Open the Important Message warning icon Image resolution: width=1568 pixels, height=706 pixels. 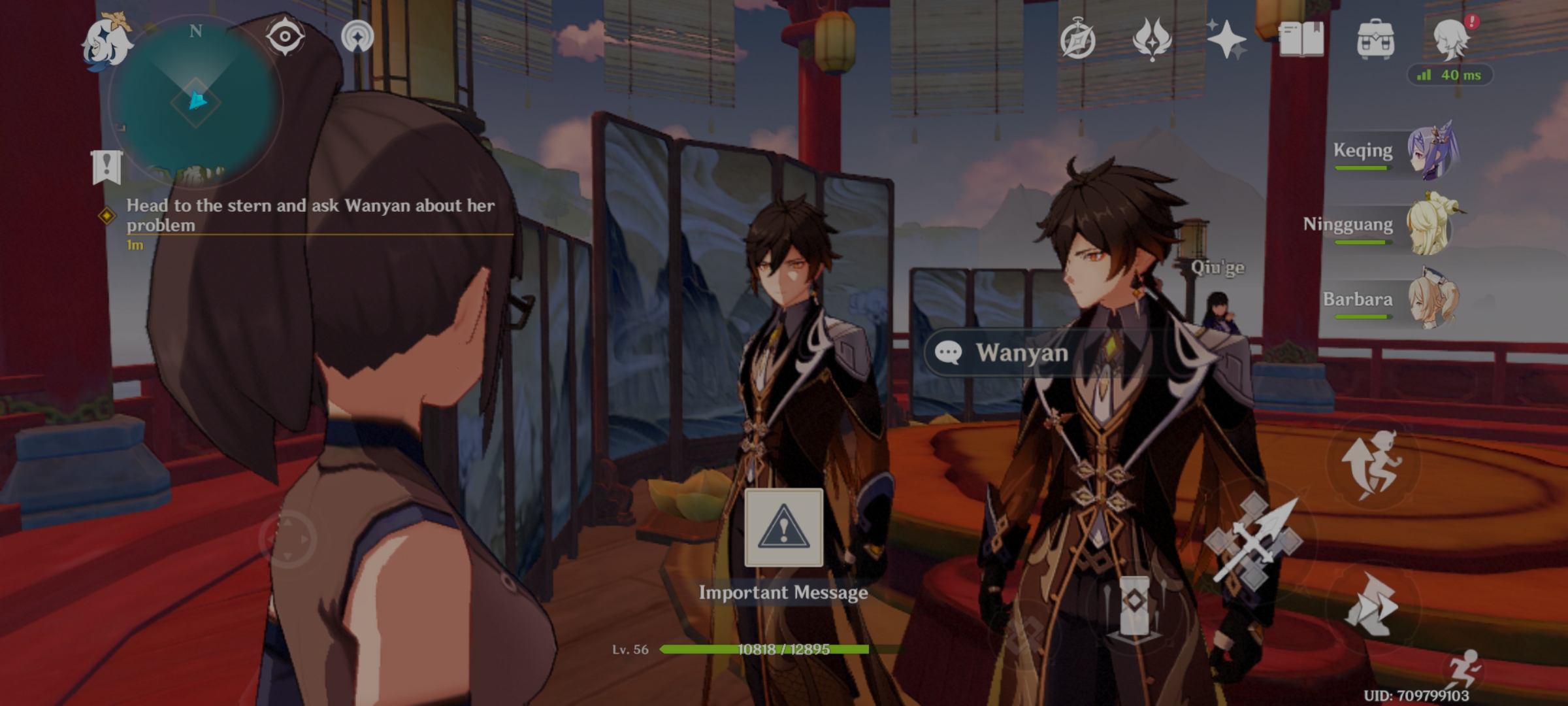click(x=783, y=528)
